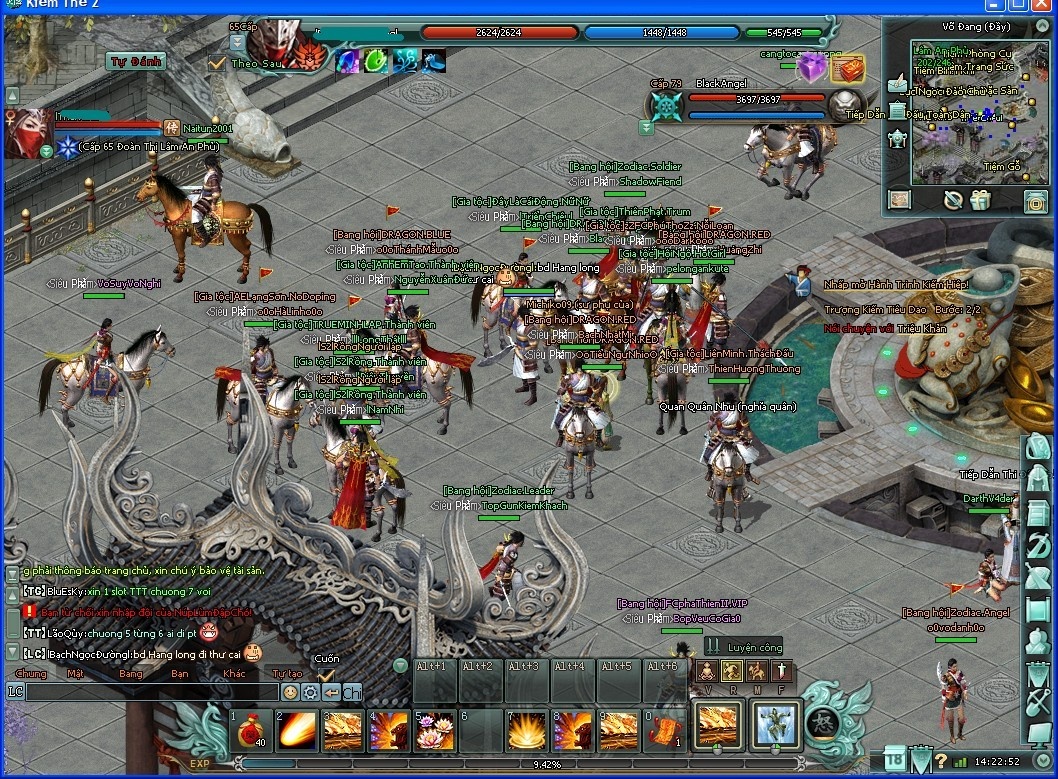Screen dimensions: 1058x779
Task: Select the Tự tạo custom chat tab
Action: tap(287, 673)
